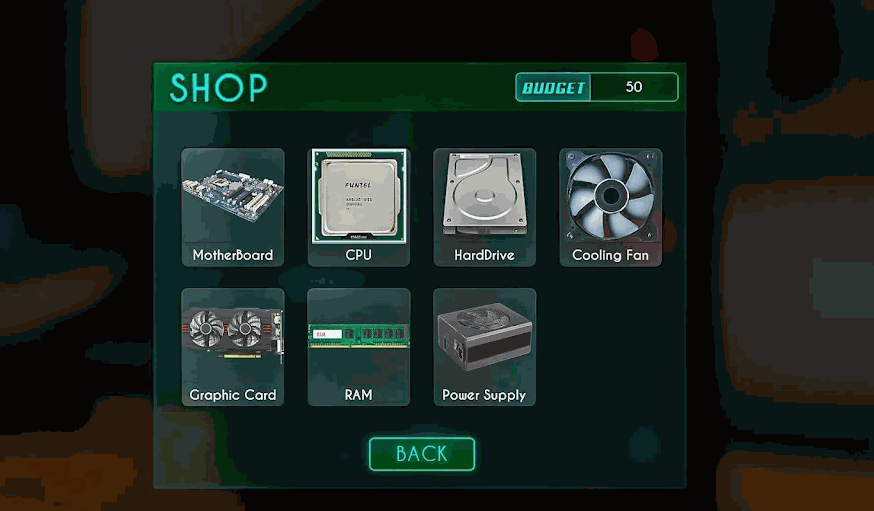The width and height of the screenshot is (874, 511).
Task: Click the BACK button
Action: [421, 454]
